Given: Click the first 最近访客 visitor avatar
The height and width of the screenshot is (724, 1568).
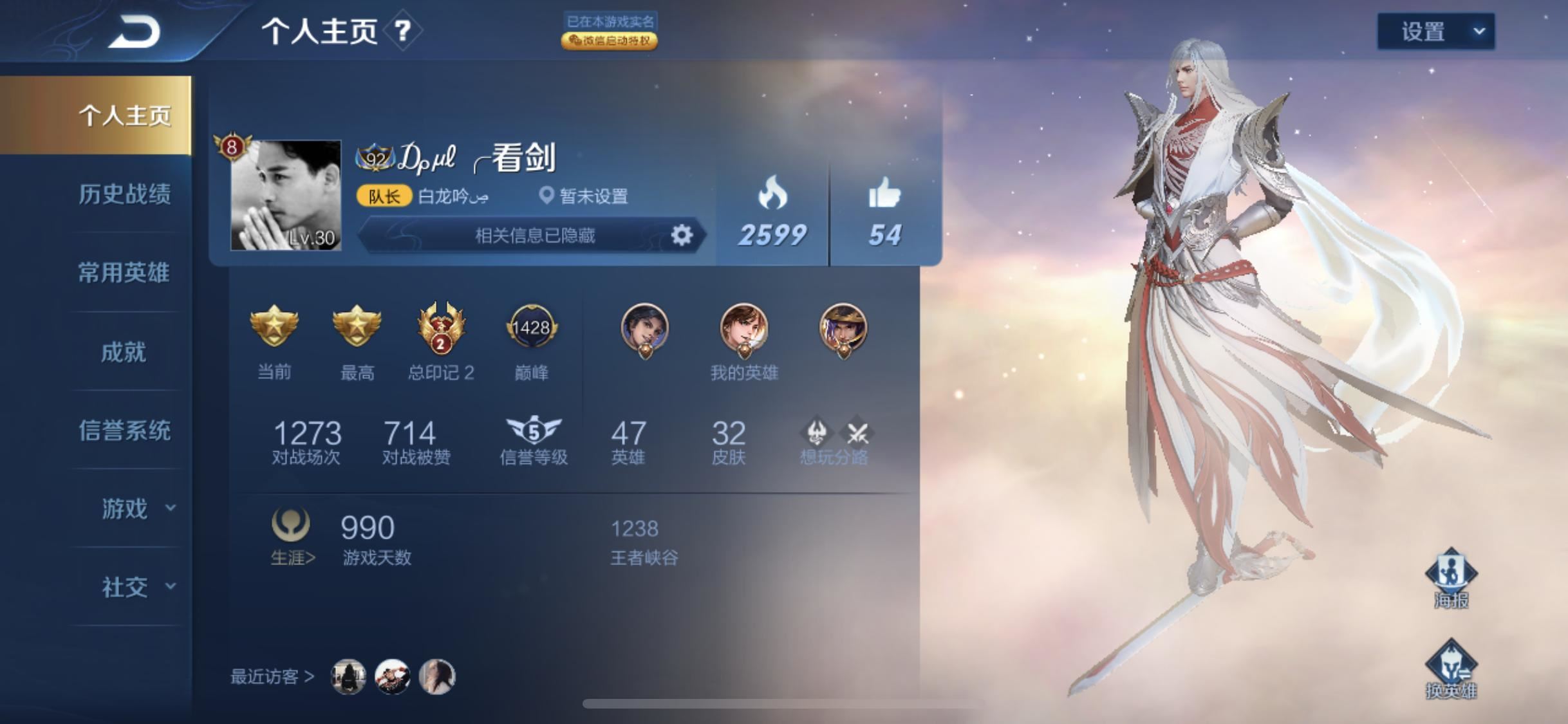Looking at the screenshot, I should point(348,677).
